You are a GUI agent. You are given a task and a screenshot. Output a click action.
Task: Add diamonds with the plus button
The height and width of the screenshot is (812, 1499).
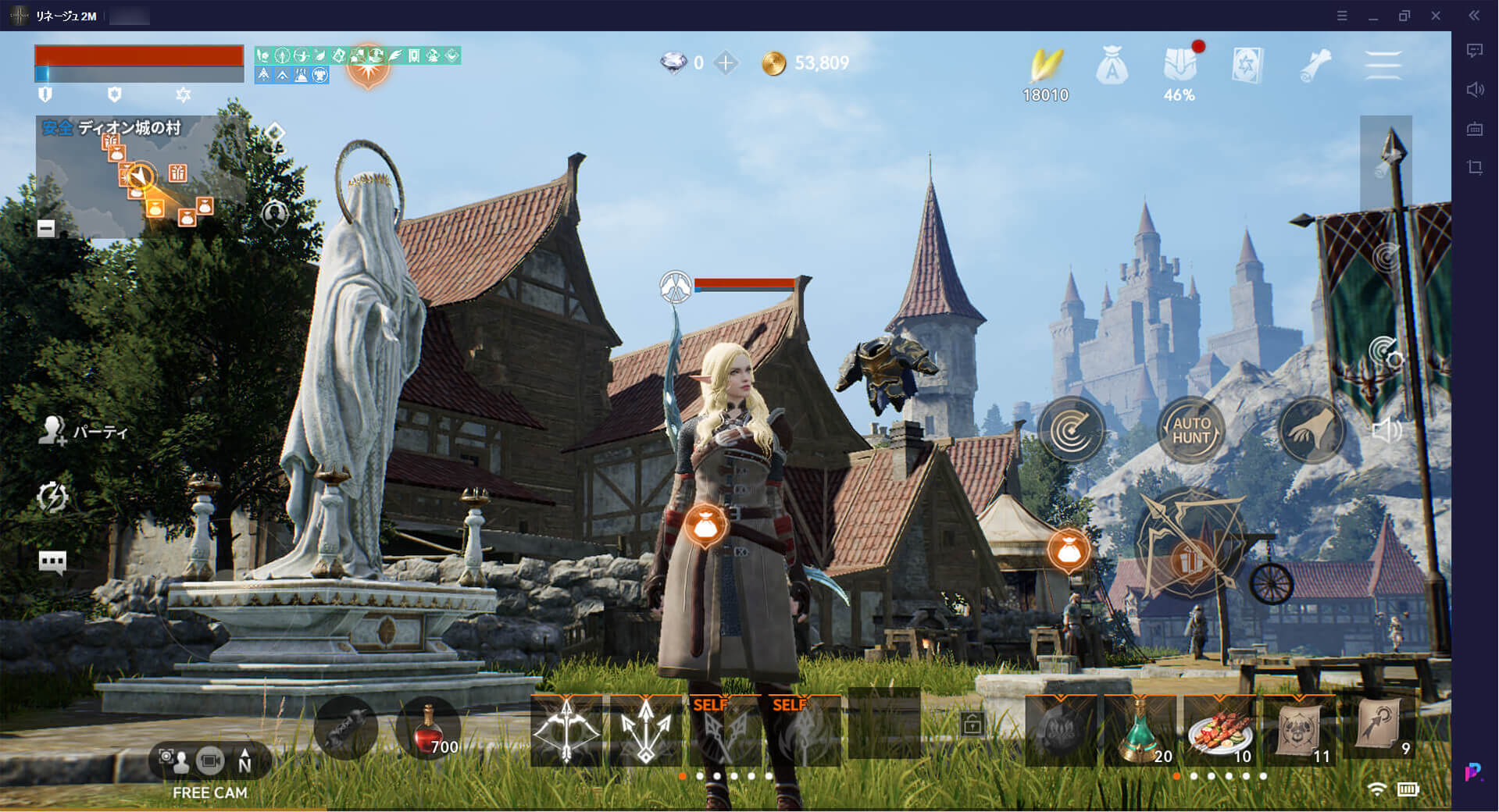(726, 63)
